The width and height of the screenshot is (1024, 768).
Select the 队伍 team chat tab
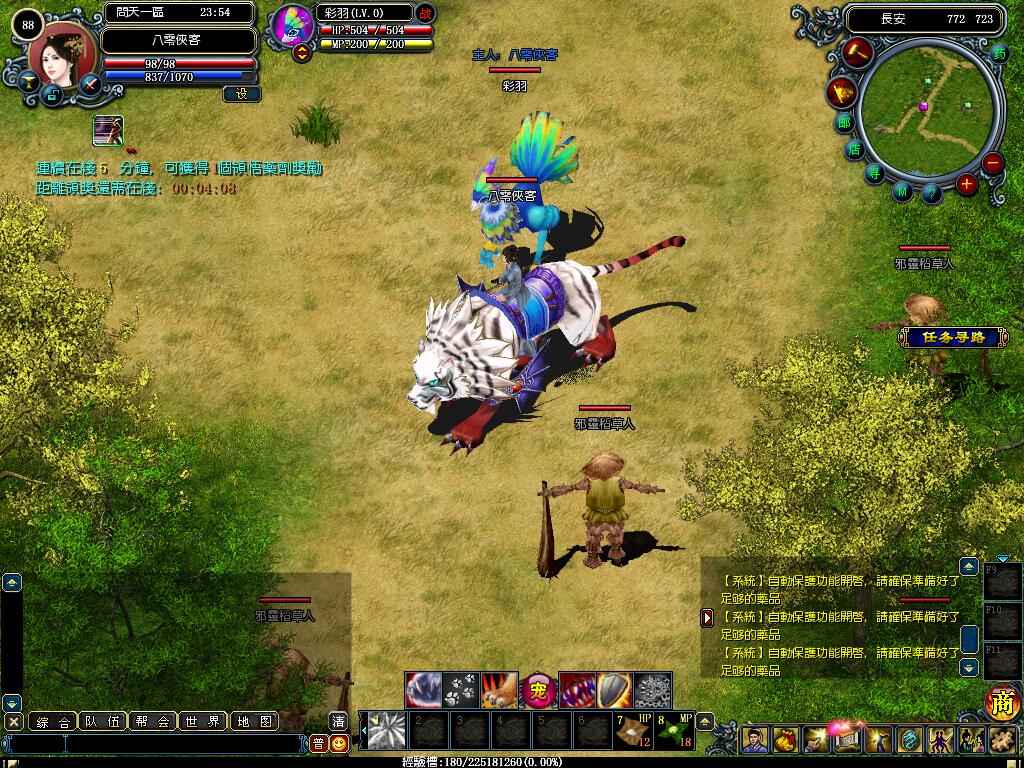tap(105, 721)
